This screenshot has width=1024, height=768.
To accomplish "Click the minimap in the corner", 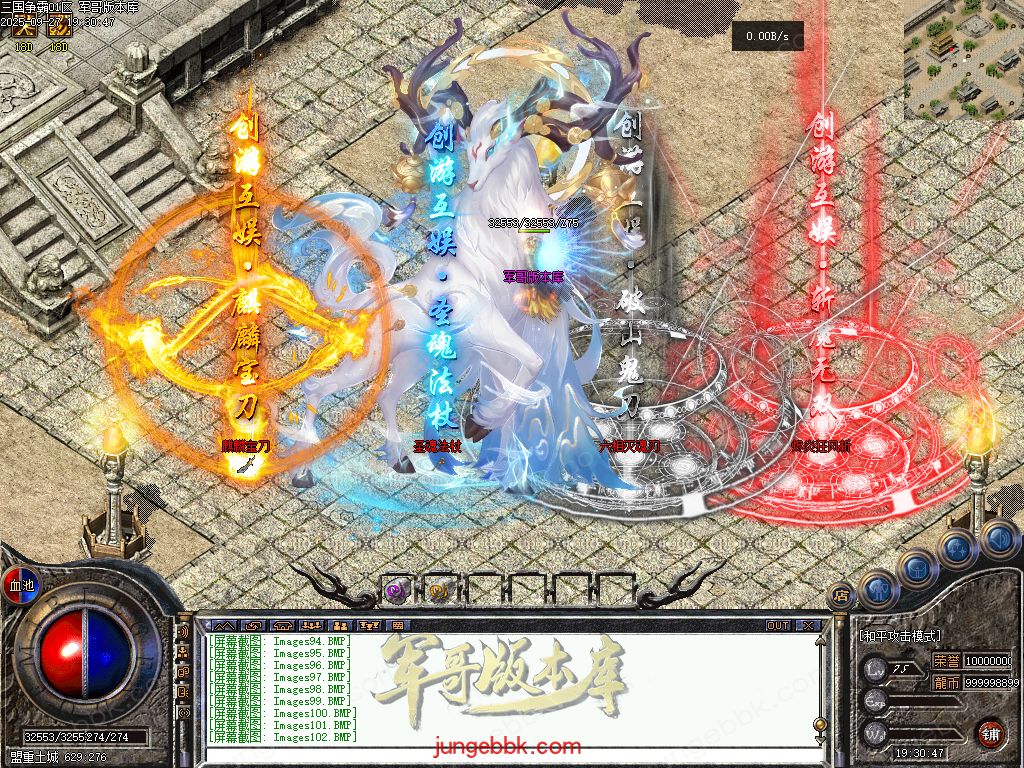I will [964, 60].
